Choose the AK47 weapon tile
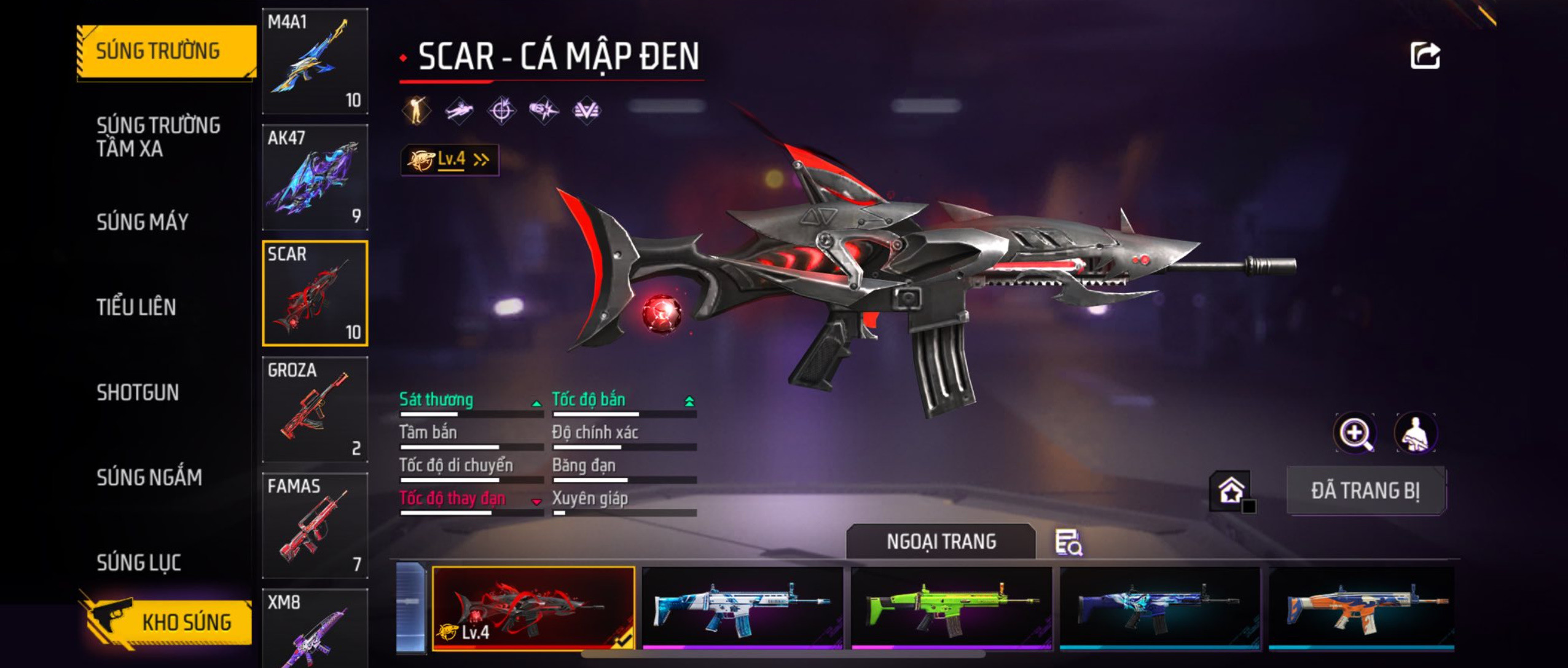1568x668 pixels. click(x=315, y=177)
